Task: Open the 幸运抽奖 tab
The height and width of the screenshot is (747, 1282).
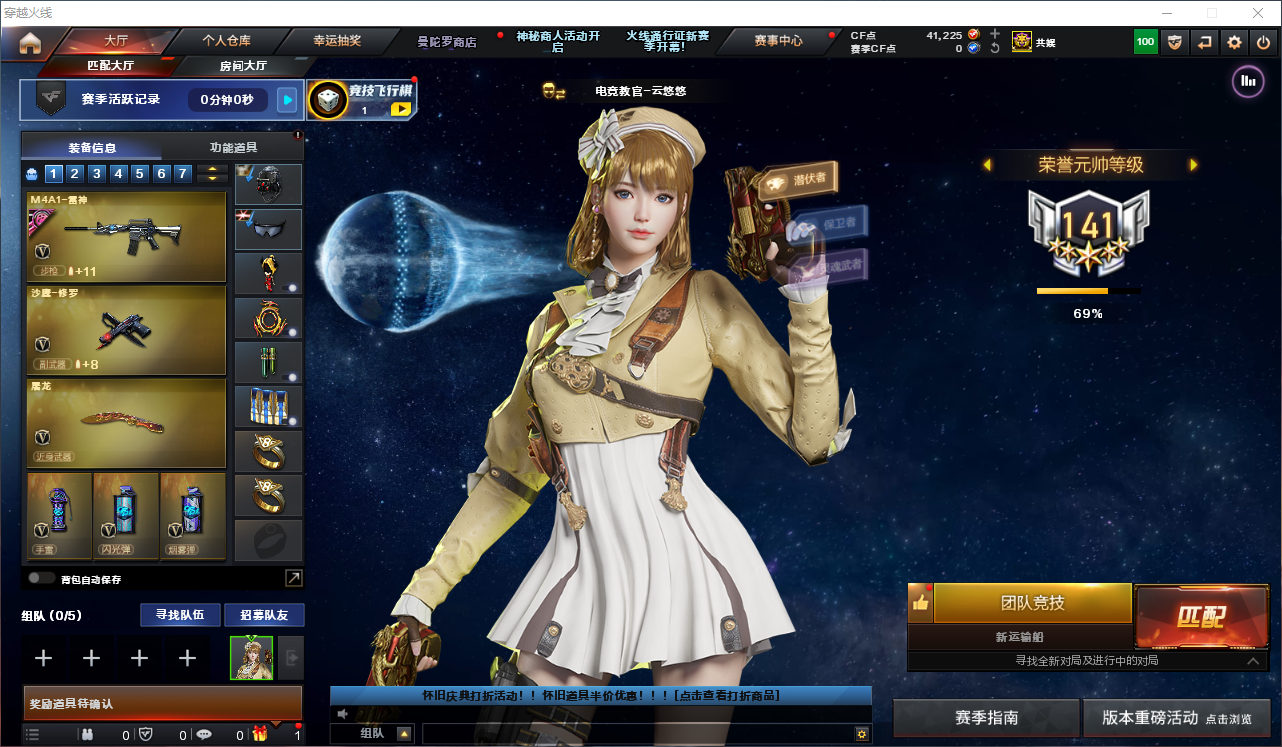Action: [337, 41]
